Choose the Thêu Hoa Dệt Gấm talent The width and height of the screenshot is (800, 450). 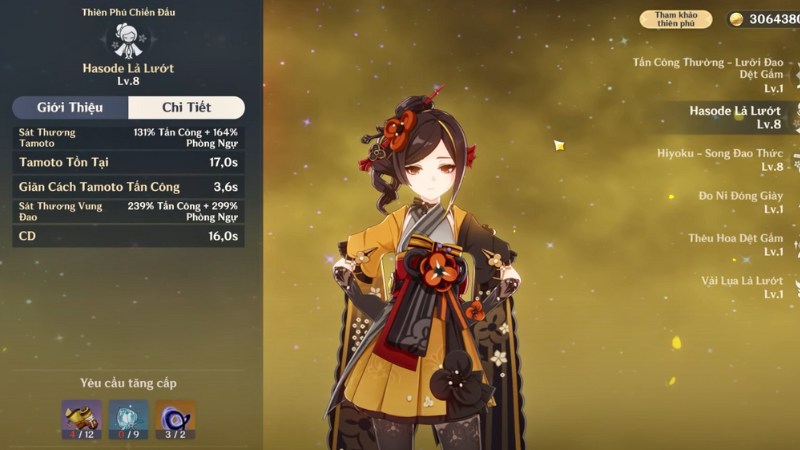pyautogui.click(x=735, y=245)
